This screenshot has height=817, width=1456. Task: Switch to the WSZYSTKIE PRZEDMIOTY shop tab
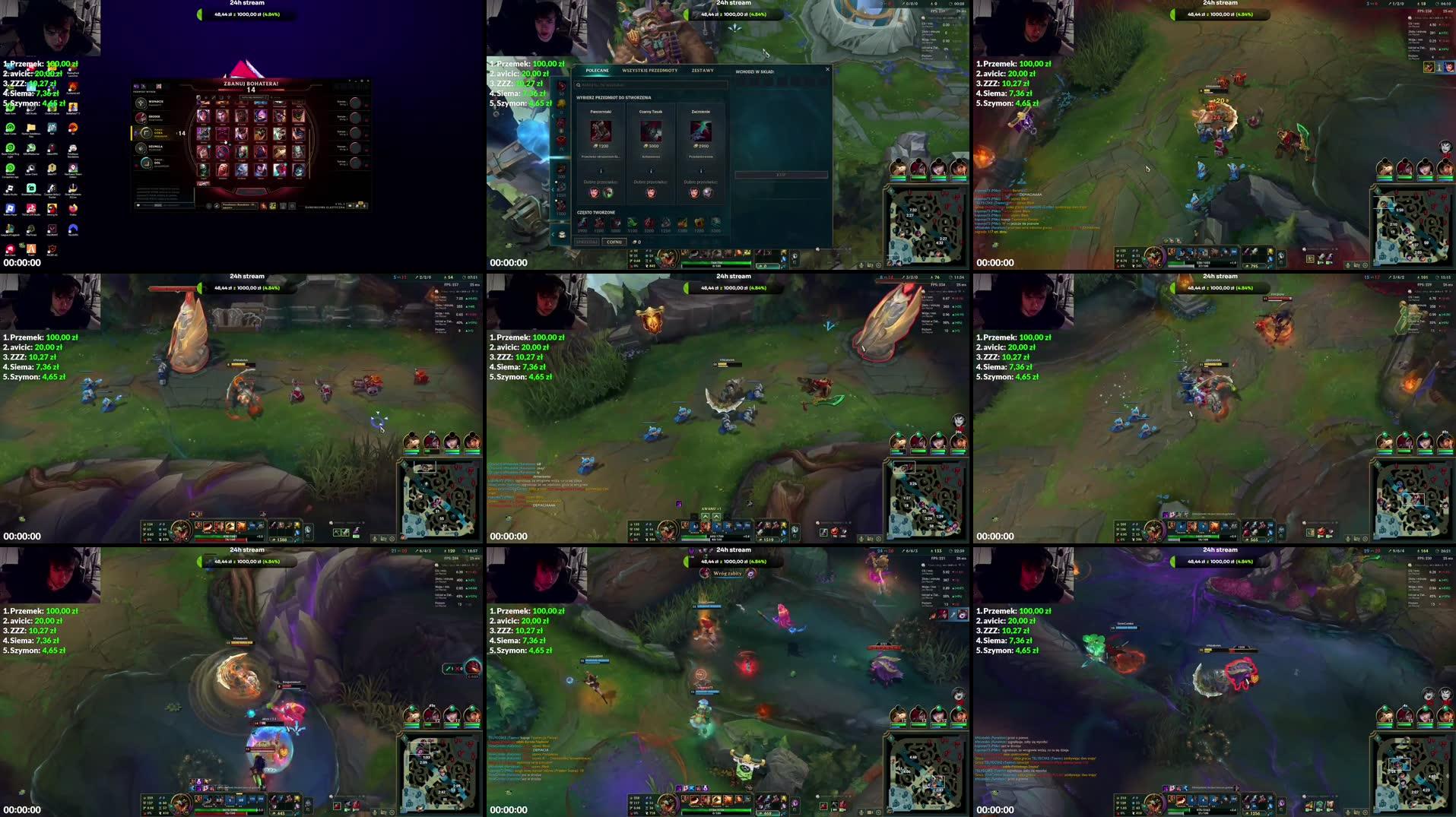[x=649, y=70]
